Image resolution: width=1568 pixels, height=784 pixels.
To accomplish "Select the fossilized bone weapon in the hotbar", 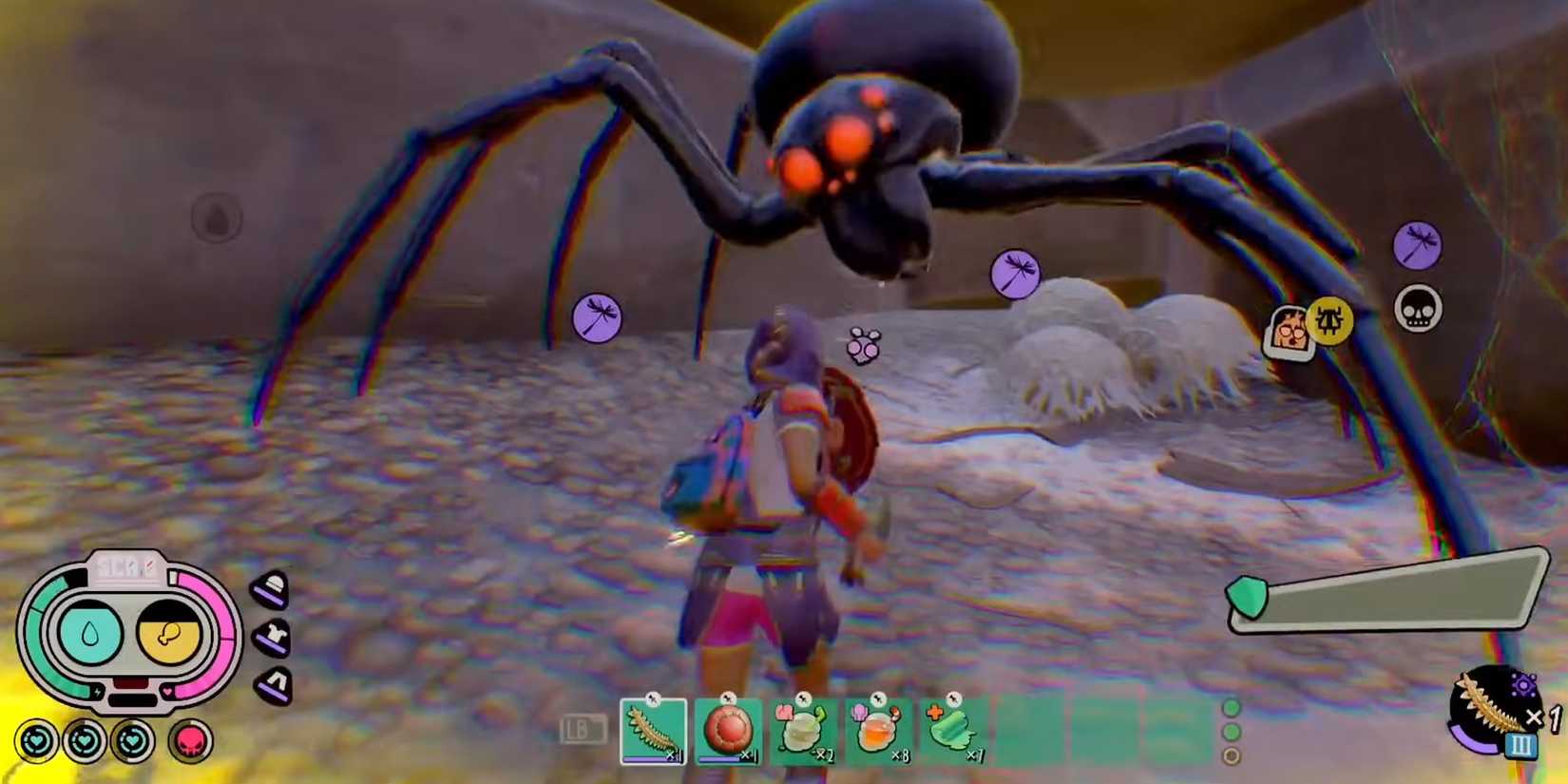I will click(654, 730).
